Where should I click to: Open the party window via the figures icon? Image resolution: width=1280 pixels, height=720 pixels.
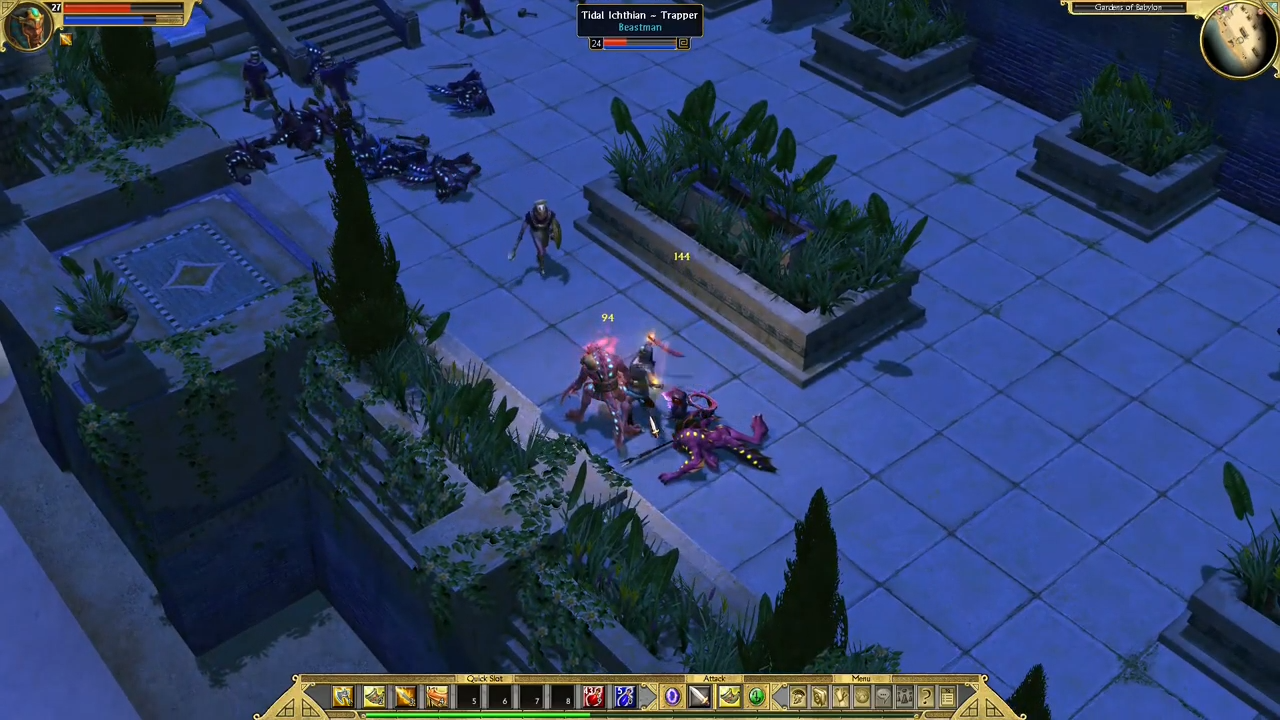[x=904, y=697]
